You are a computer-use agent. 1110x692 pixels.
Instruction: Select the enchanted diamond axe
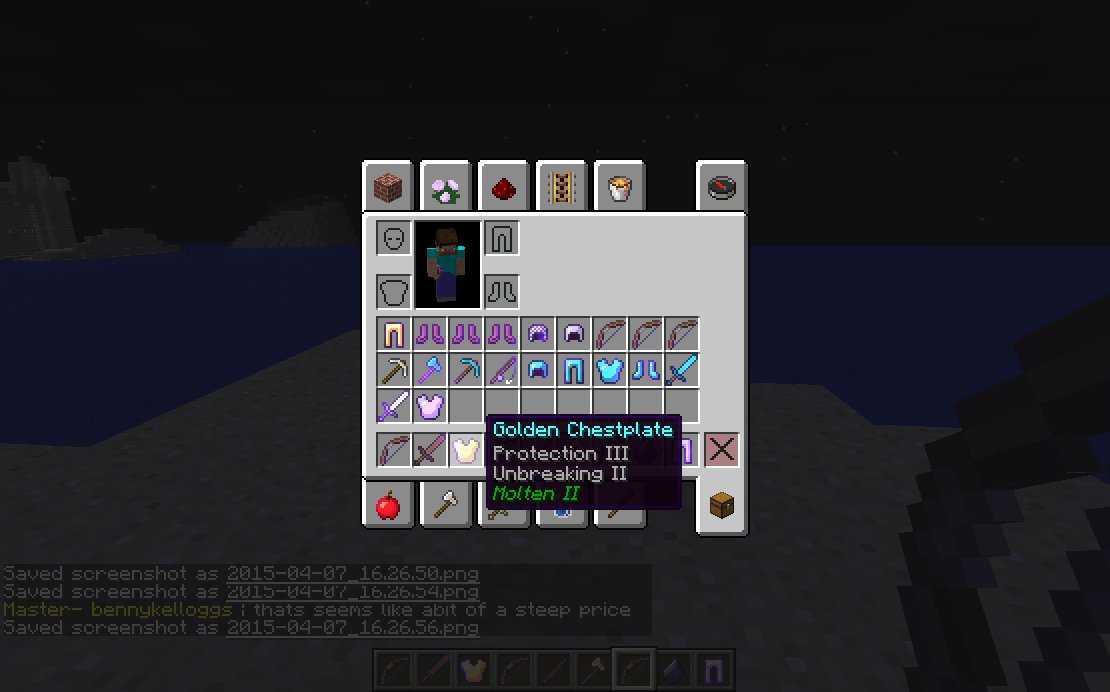coord(429,370)
